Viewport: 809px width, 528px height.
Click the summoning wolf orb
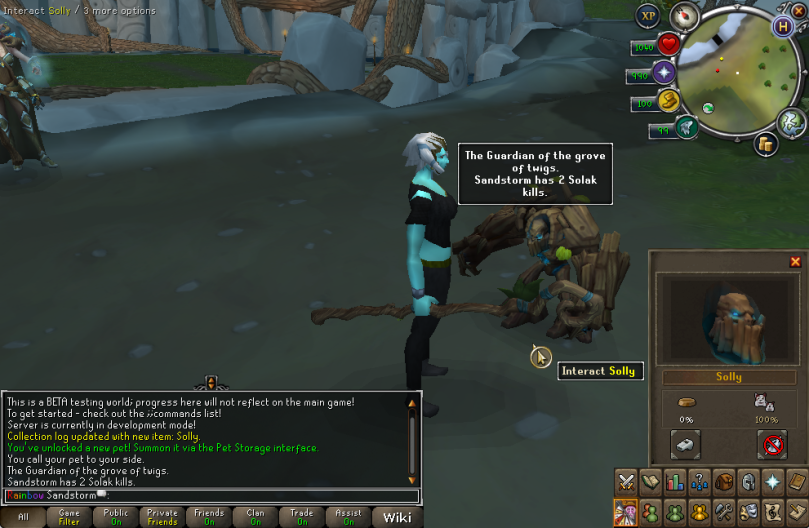pyautogui.click(x=686, y=127)
